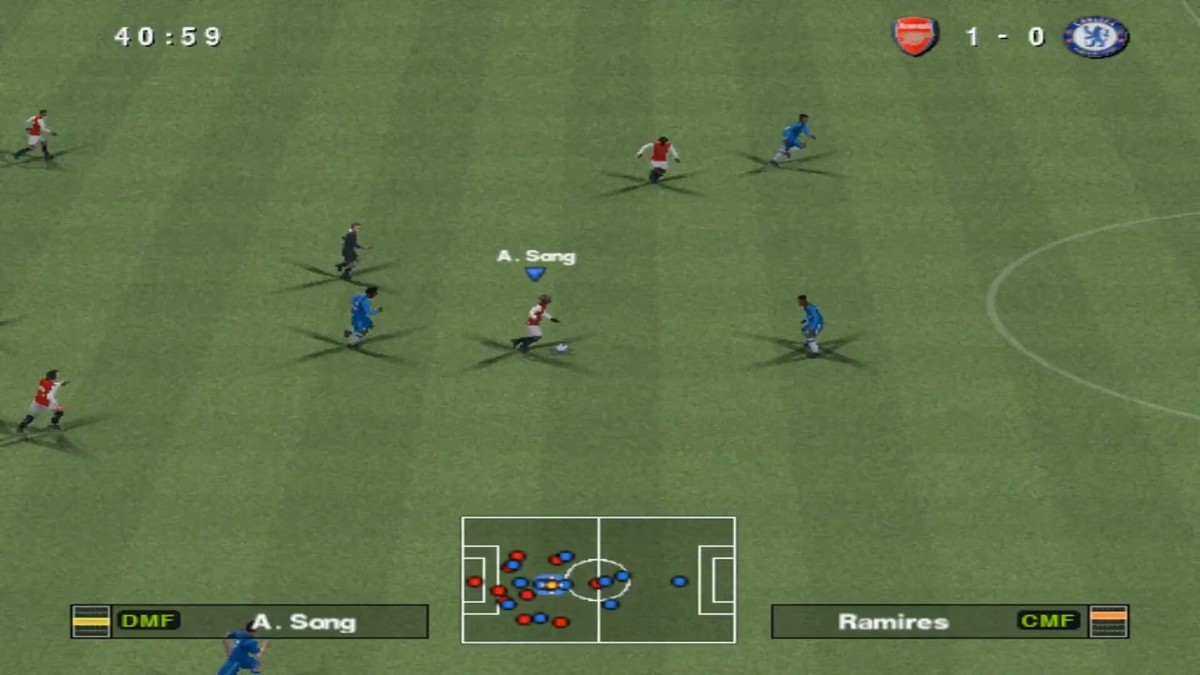
Task: Click the pitch radar minimap
Action: [x=598, y=580]
